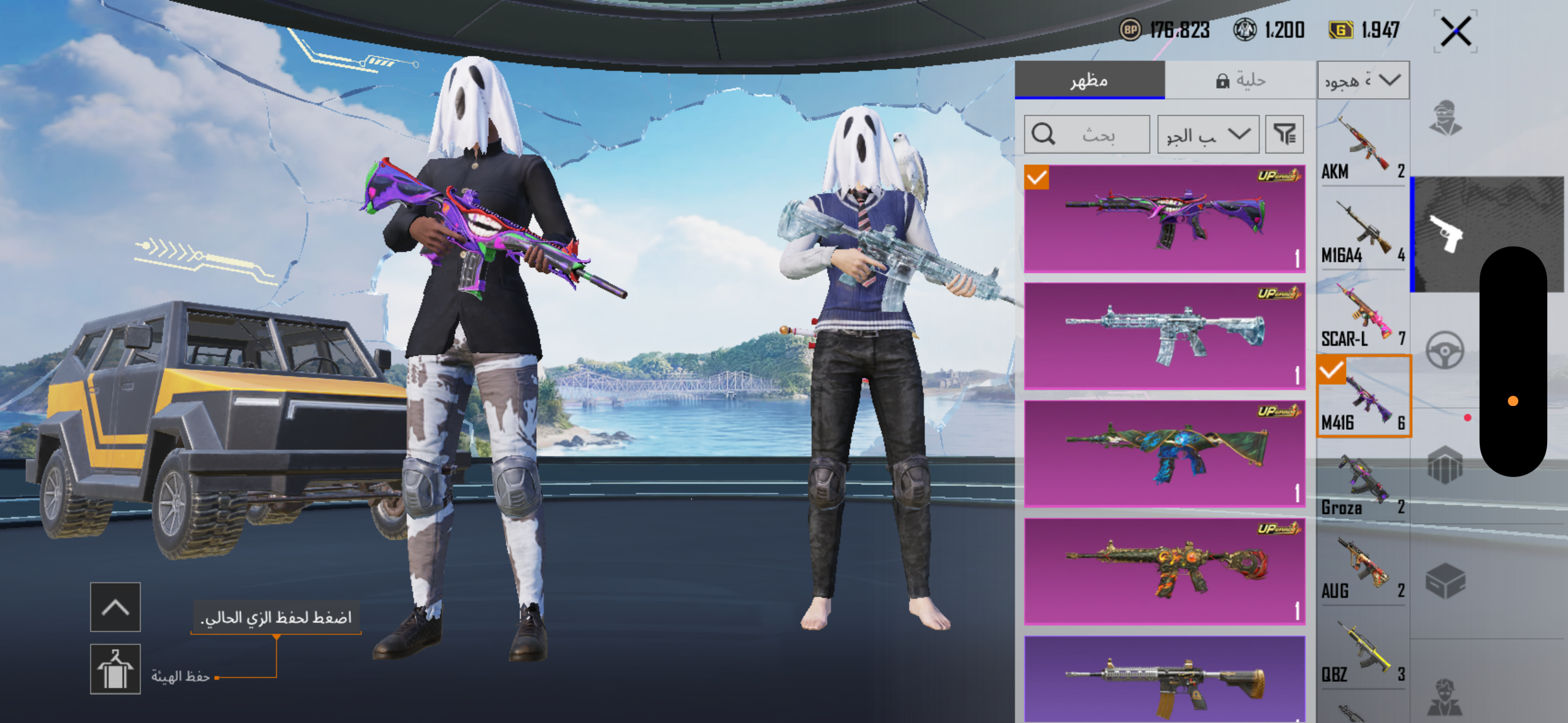Open the Groza weapon entry

[1362, 484]
